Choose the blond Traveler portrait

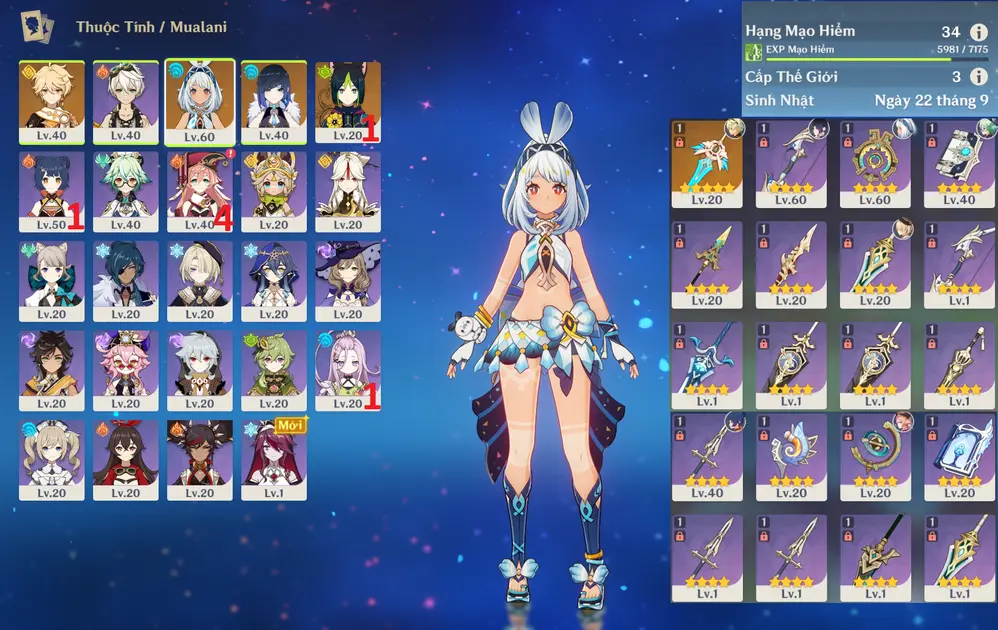(x=52, y=100)
